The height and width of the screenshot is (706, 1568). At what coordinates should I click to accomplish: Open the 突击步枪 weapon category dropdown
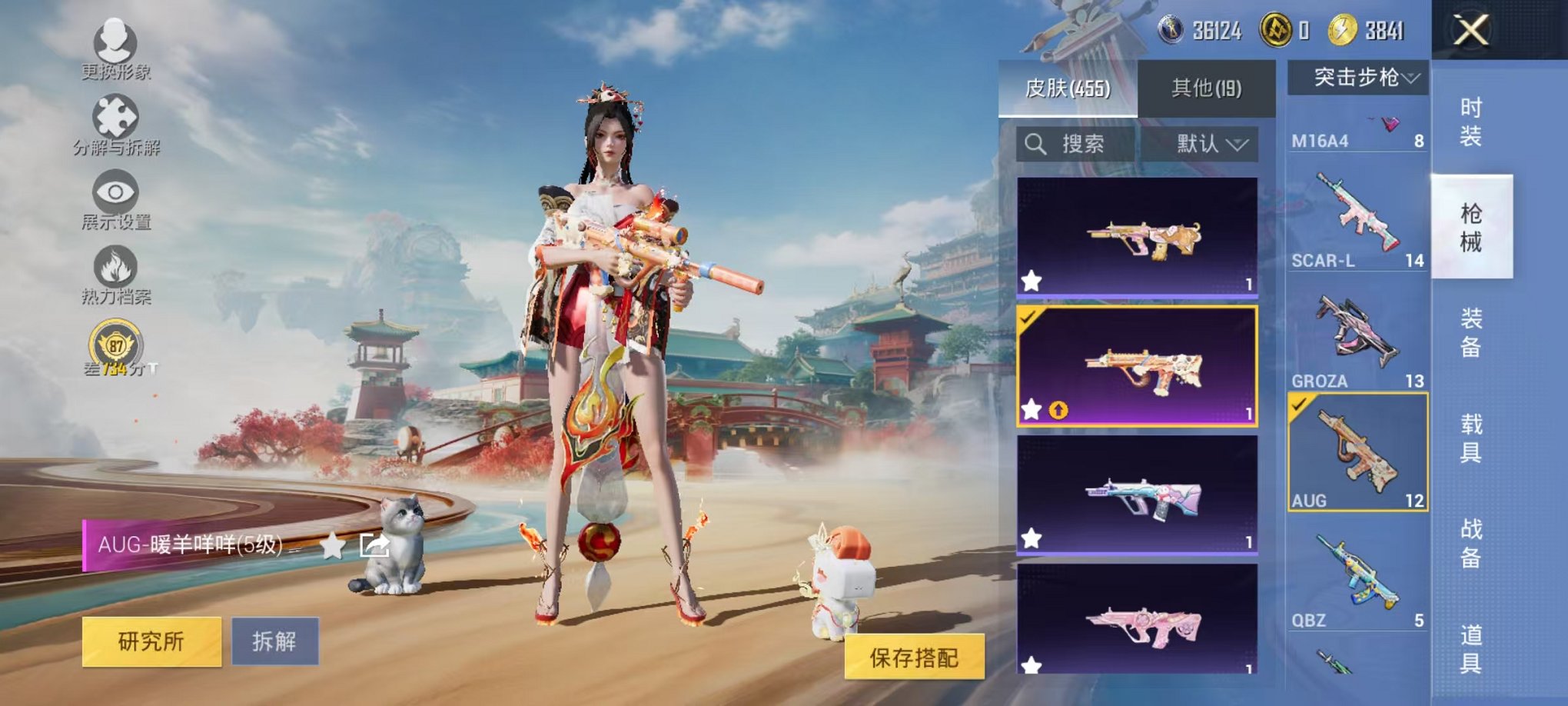tap(1358, 75)
